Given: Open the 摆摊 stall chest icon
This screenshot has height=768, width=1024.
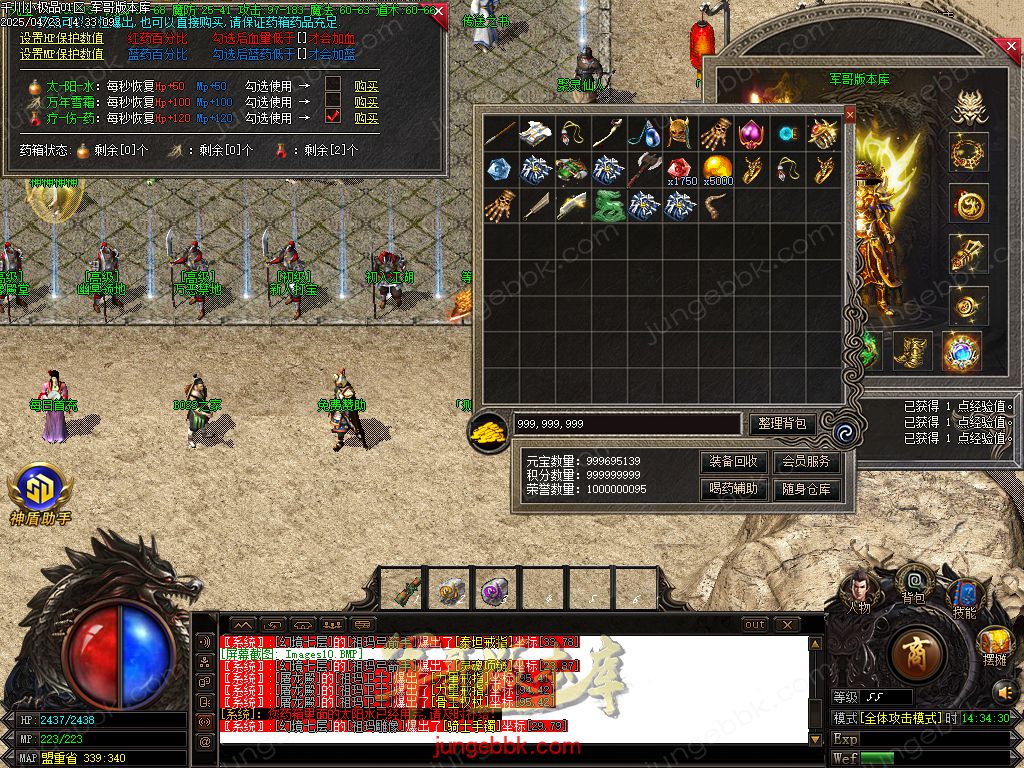Looking at the screenshot, I should click(993, 644).
